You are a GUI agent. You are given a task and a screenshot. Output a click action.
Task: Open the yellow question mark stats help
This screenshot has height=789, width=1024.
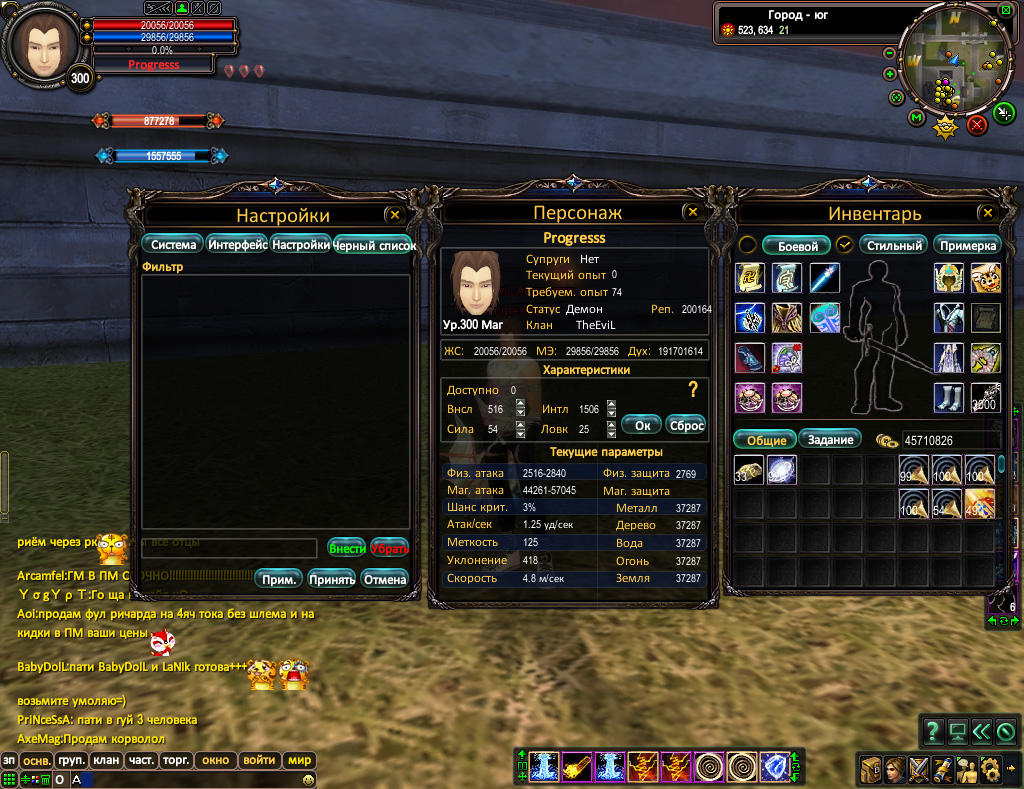(691, 390)
